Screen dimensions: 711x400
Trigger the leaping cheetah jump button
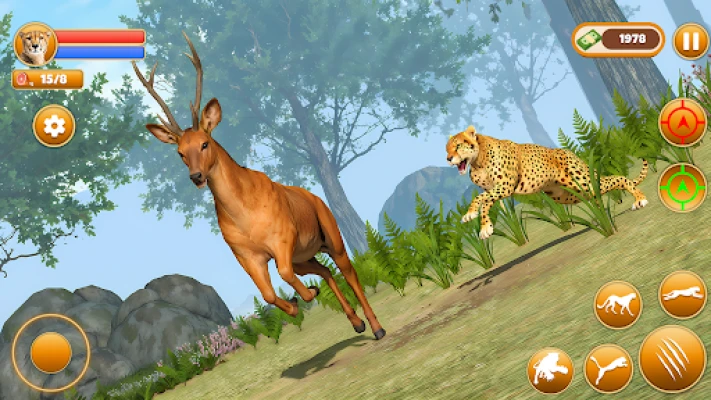click(x=608, y=368)
